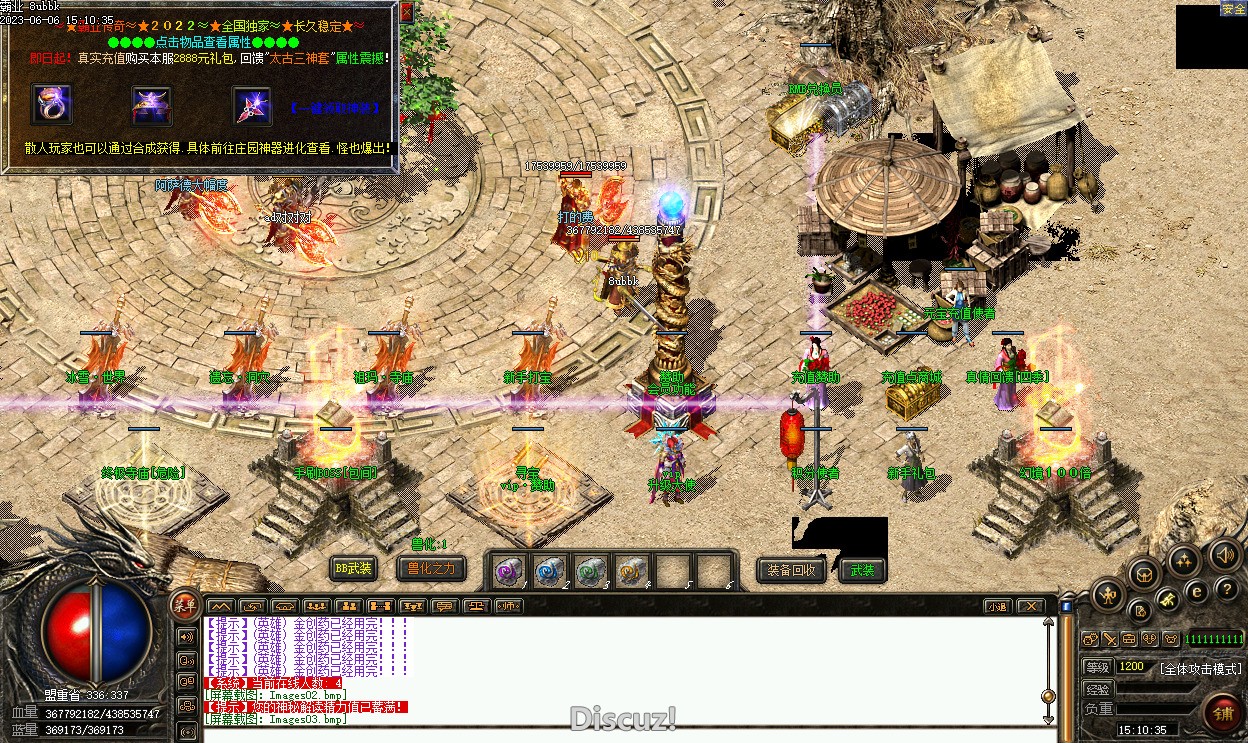This screenshot has width=1248, height=743.
Task: Use the green scroll in hotbar slot 3
Action: pyautogui.click(x=591, y=571)
